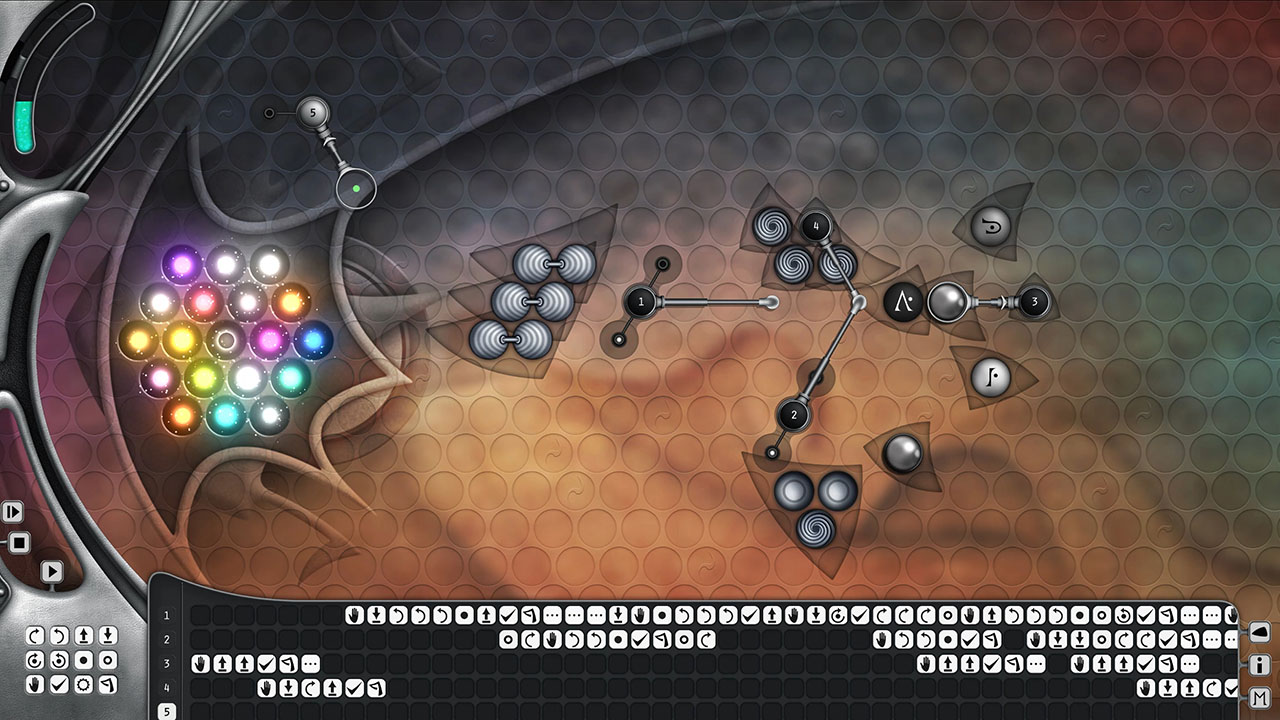The height and width of the screenshot is (720, 1280).
Task: Pick the purple glowing orb from the cluster
Action: (180, 265)
